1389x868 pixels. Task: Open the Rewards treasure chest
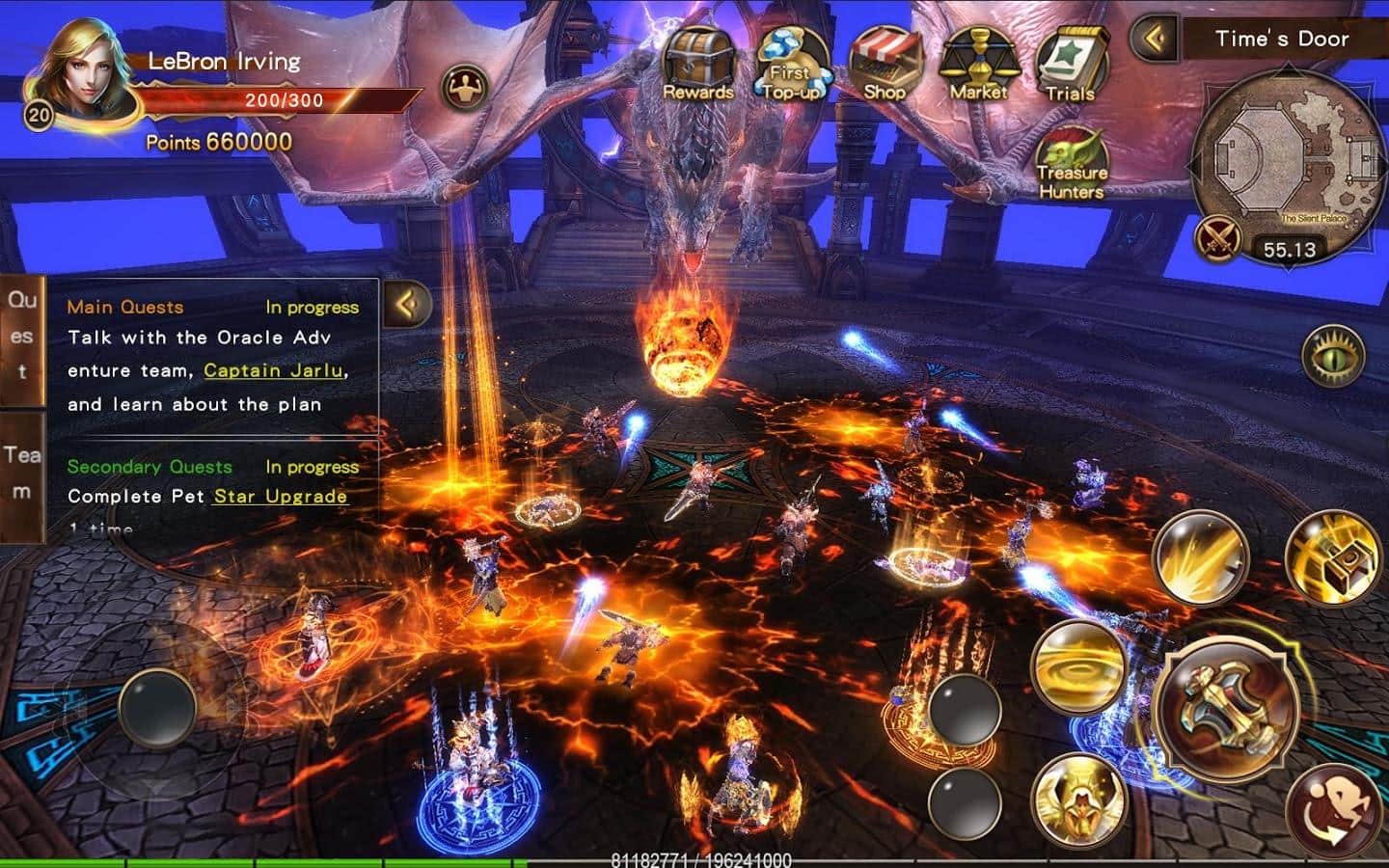(x=698, y=64)
